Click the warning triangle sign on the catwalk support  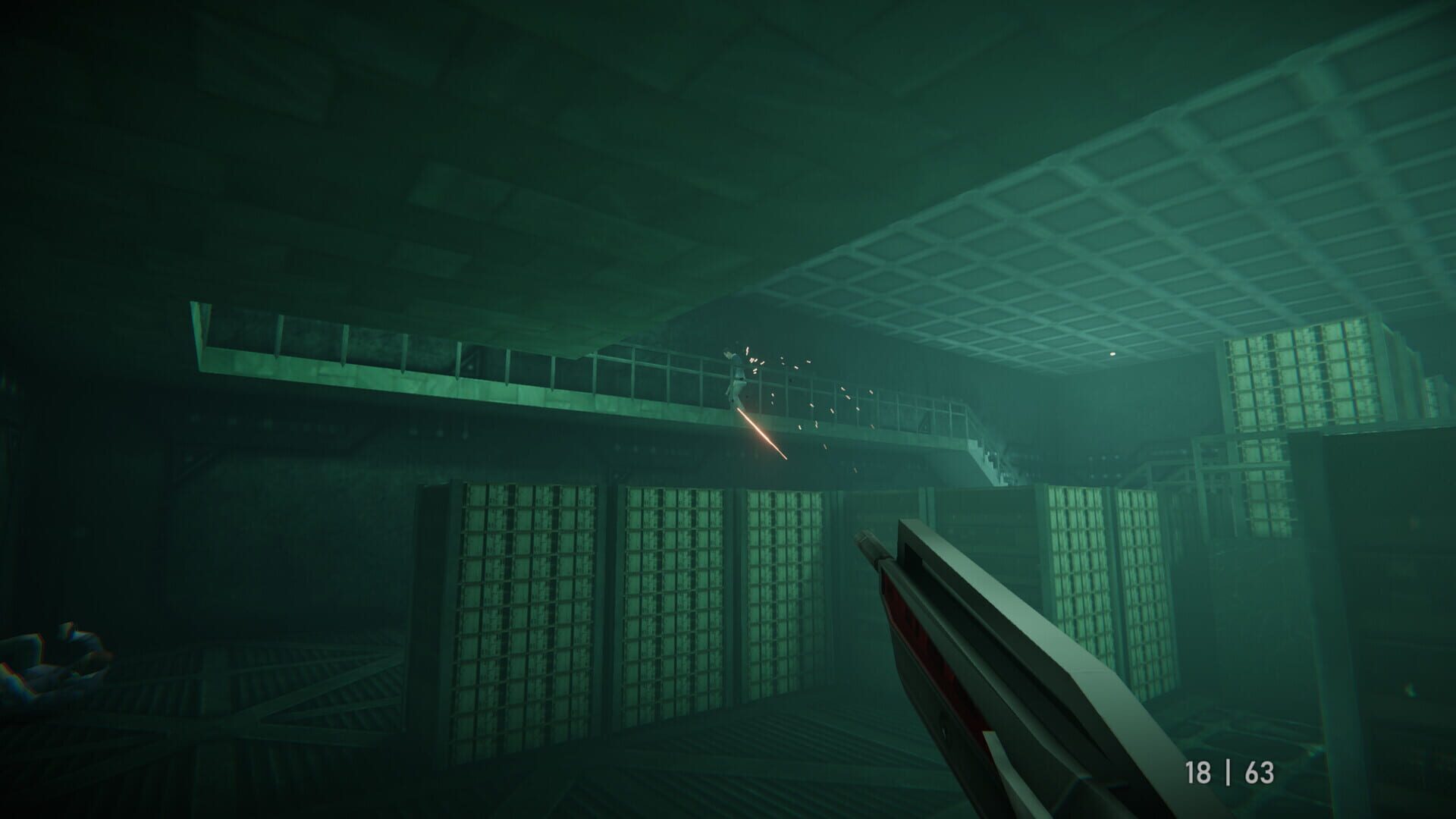(x=924, y=425)
